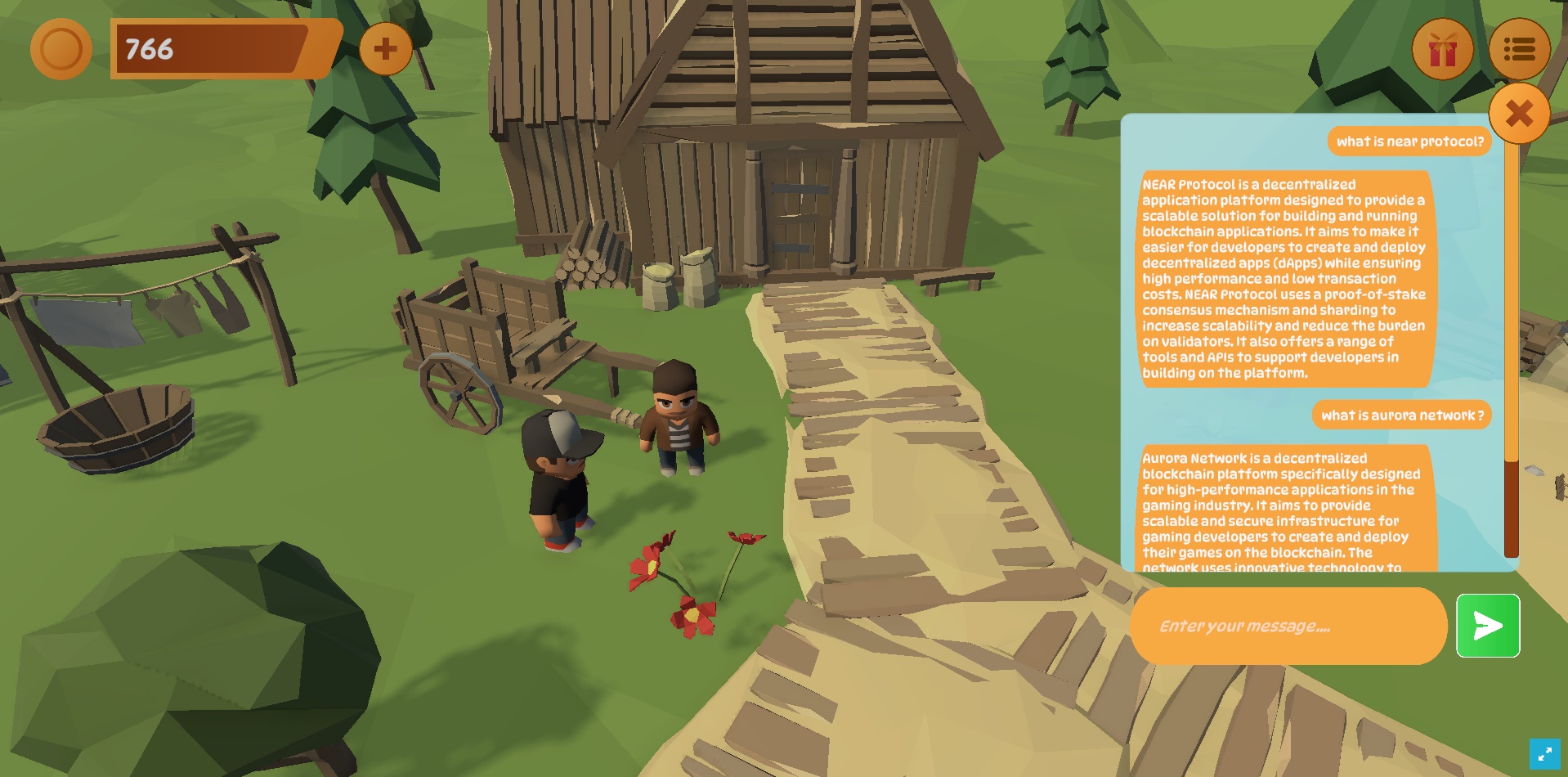This screenshot has height=777, width=1568.
Task: Open the list menu button
Action: coord(1519,50)
